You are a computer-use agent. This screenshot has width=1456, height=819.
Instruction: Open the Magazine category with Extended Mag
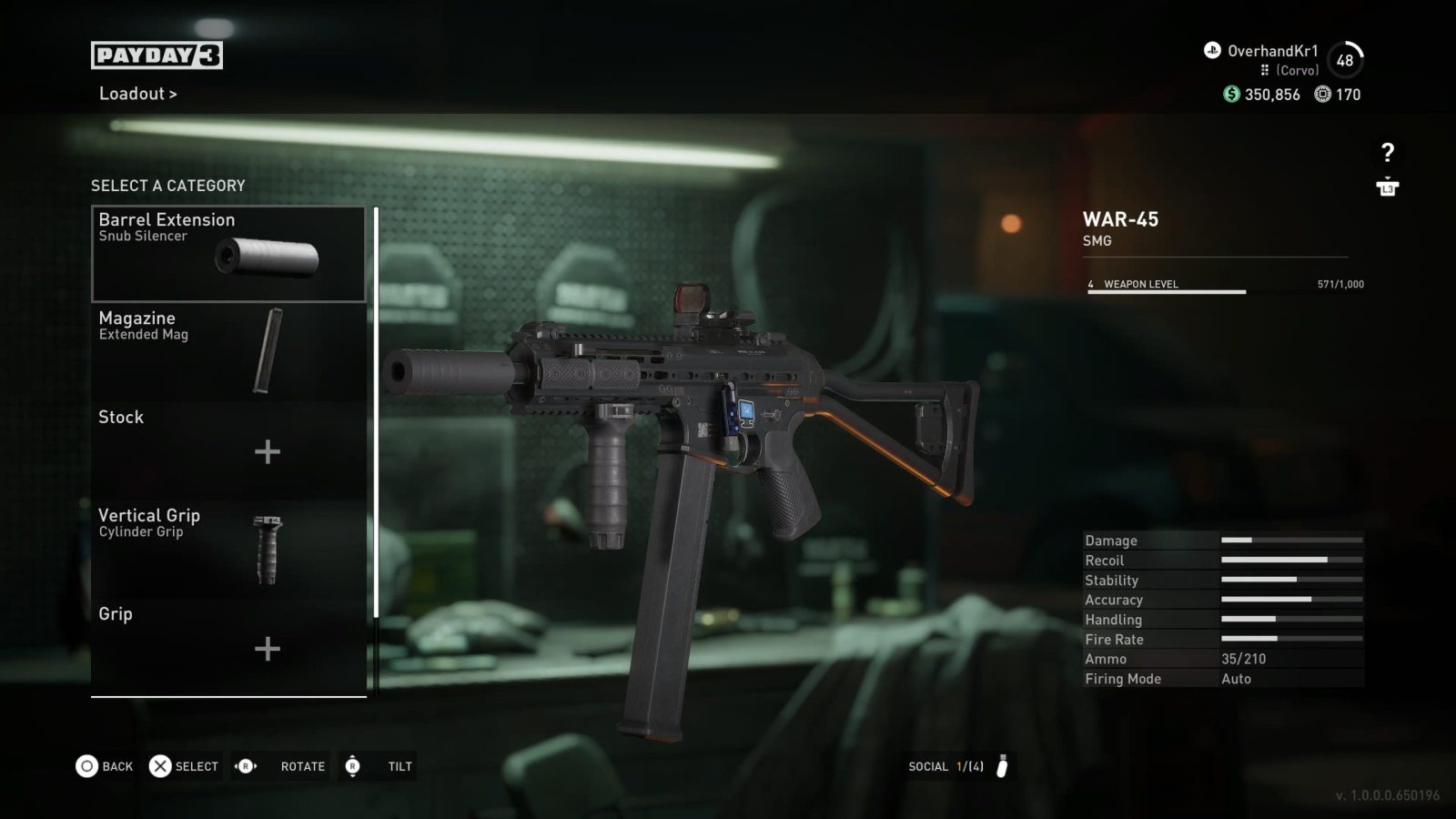coord(228,352)
